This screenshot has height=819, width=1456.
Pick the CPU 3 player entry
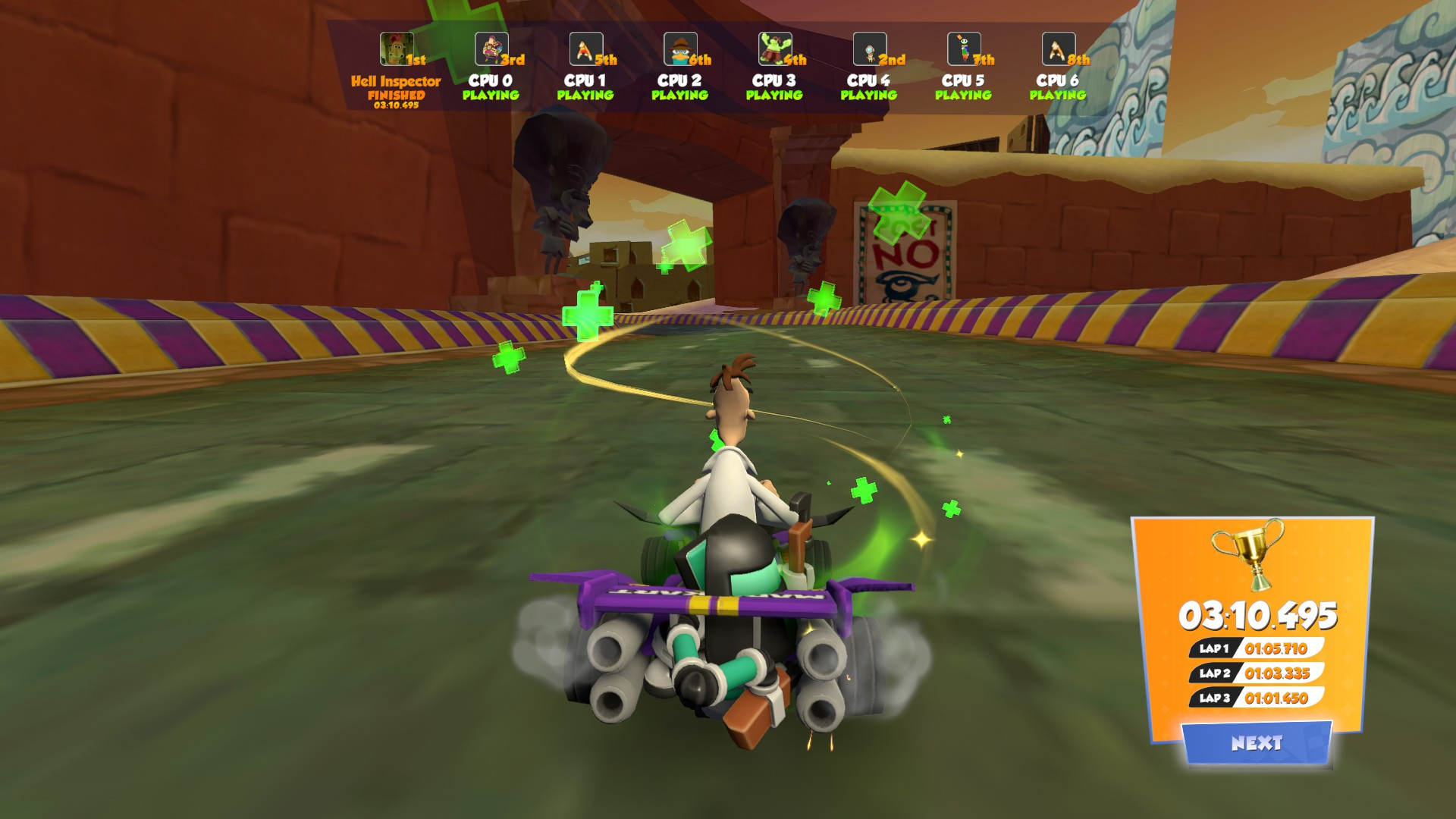tap(773, 80)
